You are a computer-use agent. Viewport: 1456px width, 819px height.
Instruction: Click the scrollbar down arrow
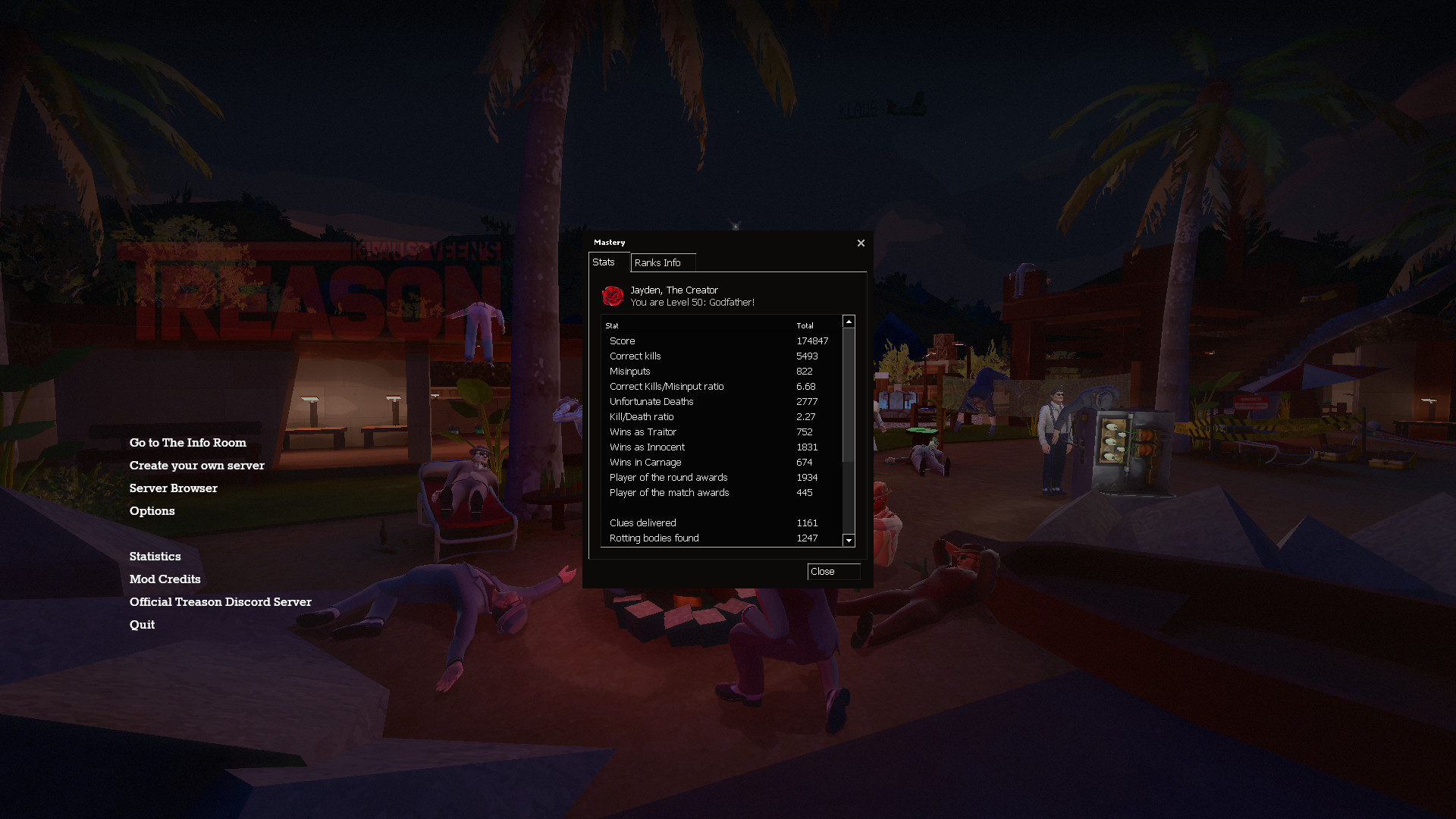point(849,541)
